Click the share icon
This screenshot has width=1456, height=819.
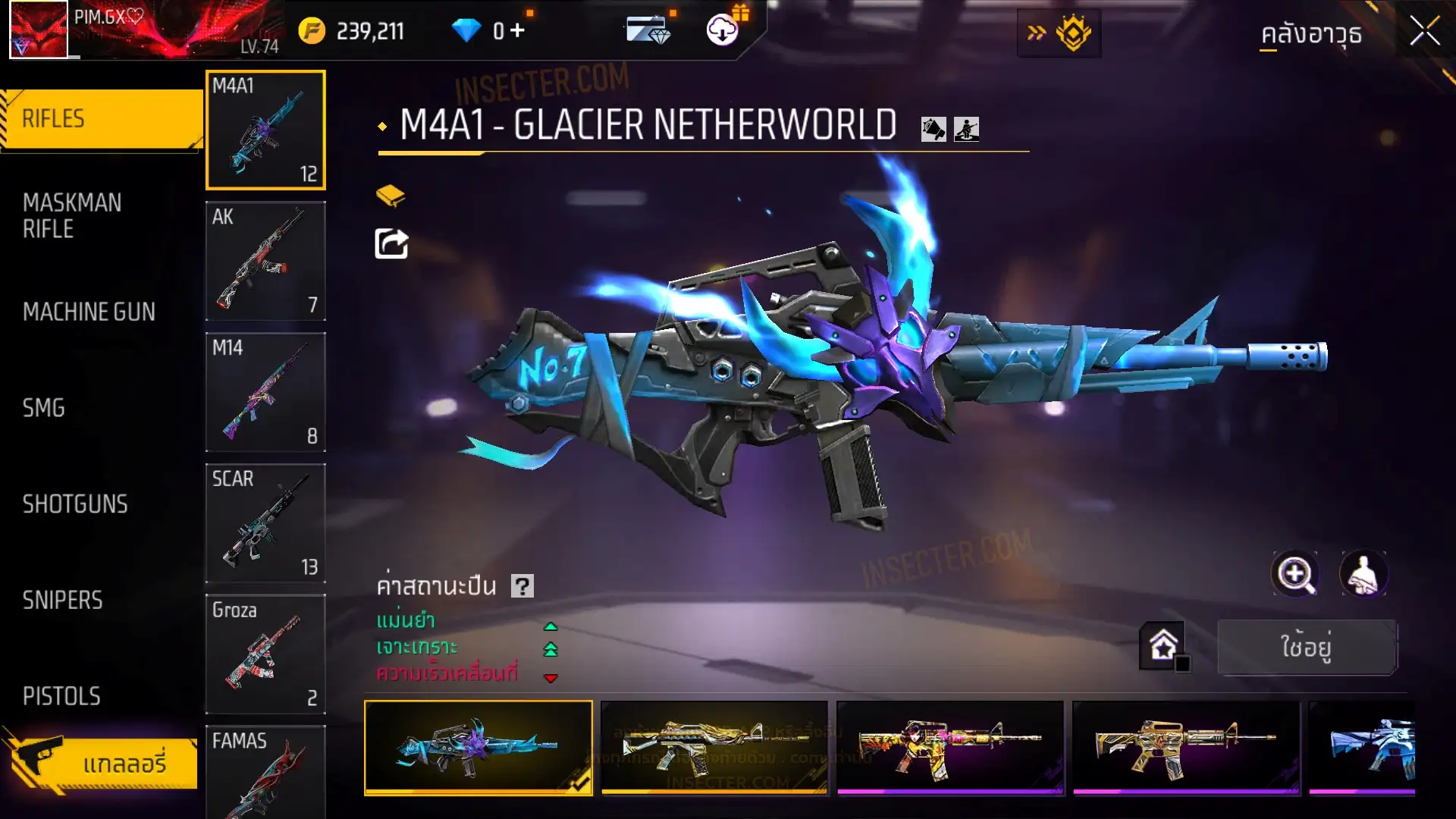(391, 244)
